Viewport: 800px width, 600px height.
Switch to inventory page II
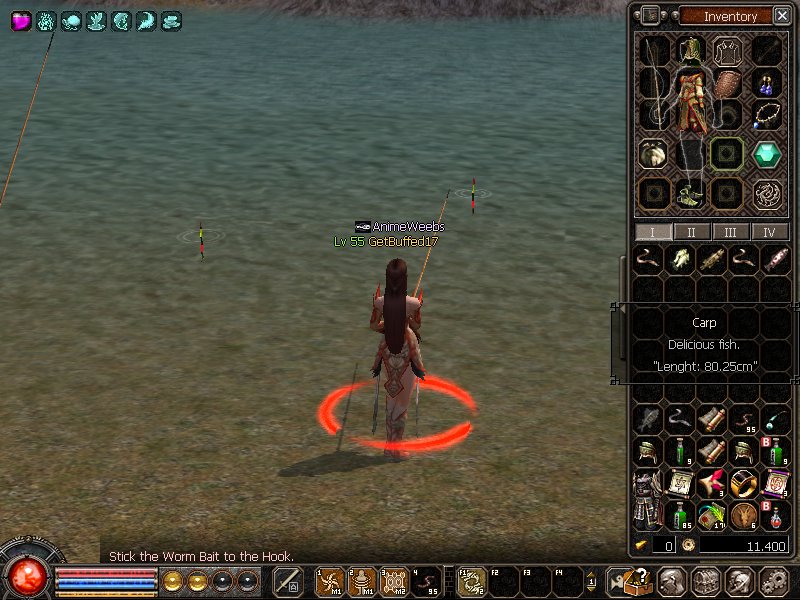tap(692, 232)
